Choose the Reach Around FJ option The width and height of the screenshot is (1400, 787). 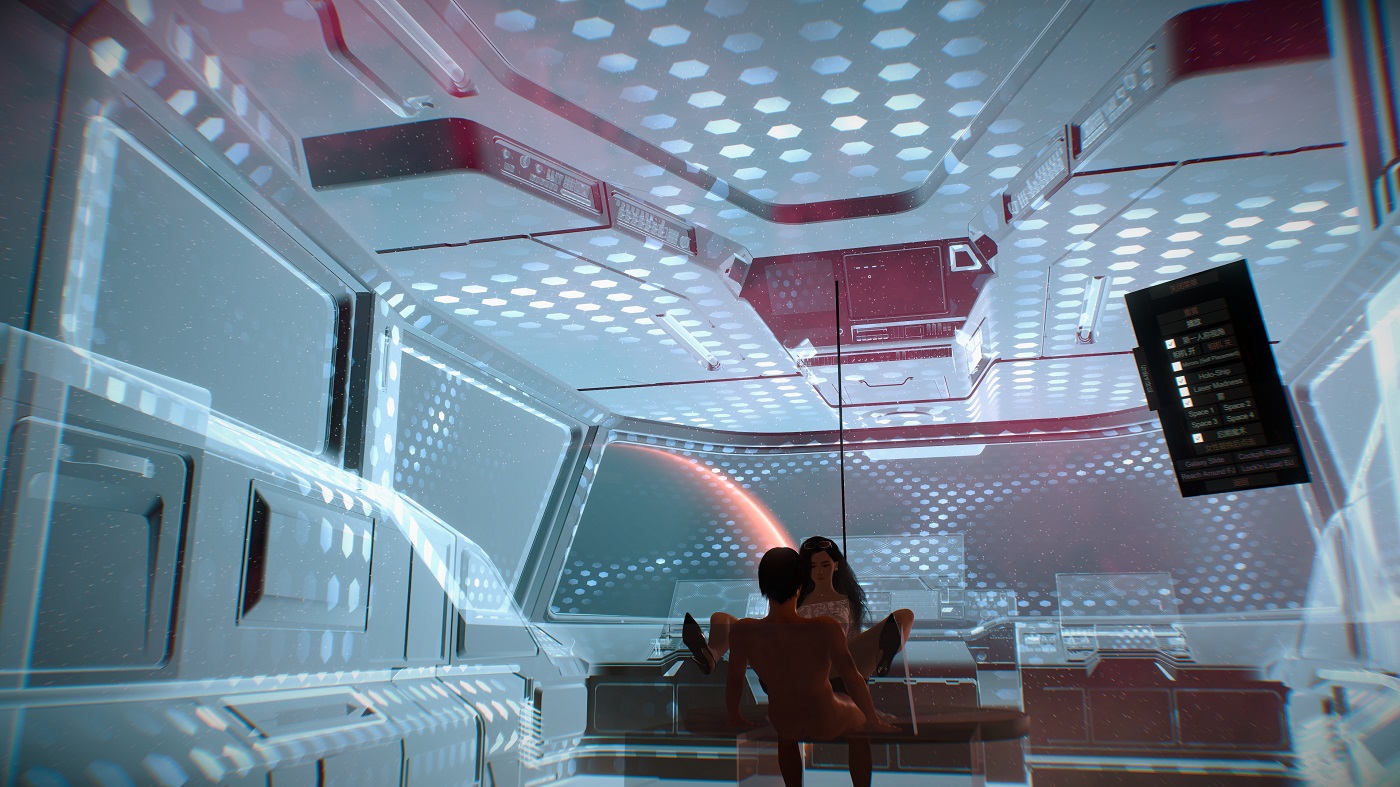(1207, 475)
